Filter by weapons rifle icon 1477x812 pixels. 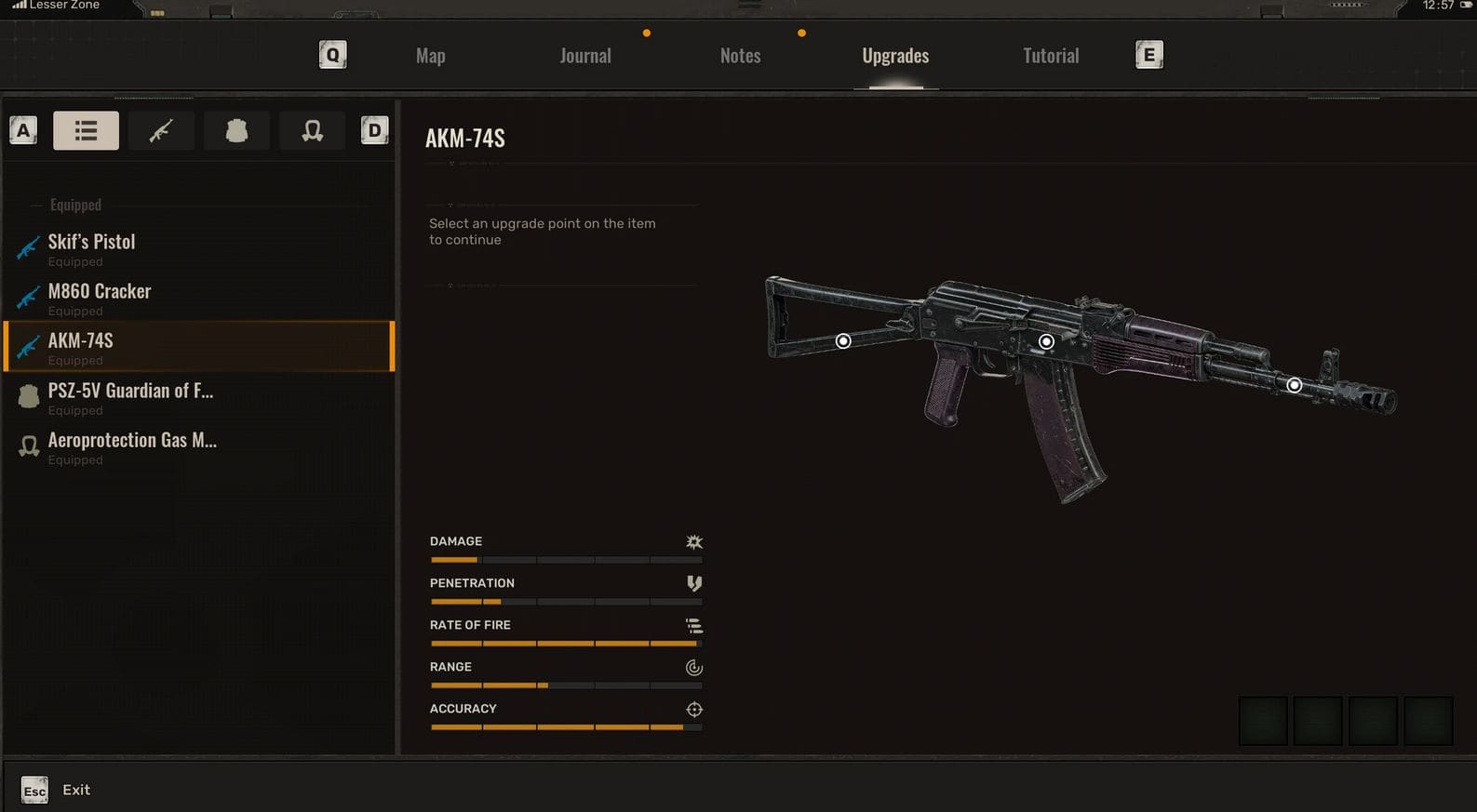click(x=161, y=130)
